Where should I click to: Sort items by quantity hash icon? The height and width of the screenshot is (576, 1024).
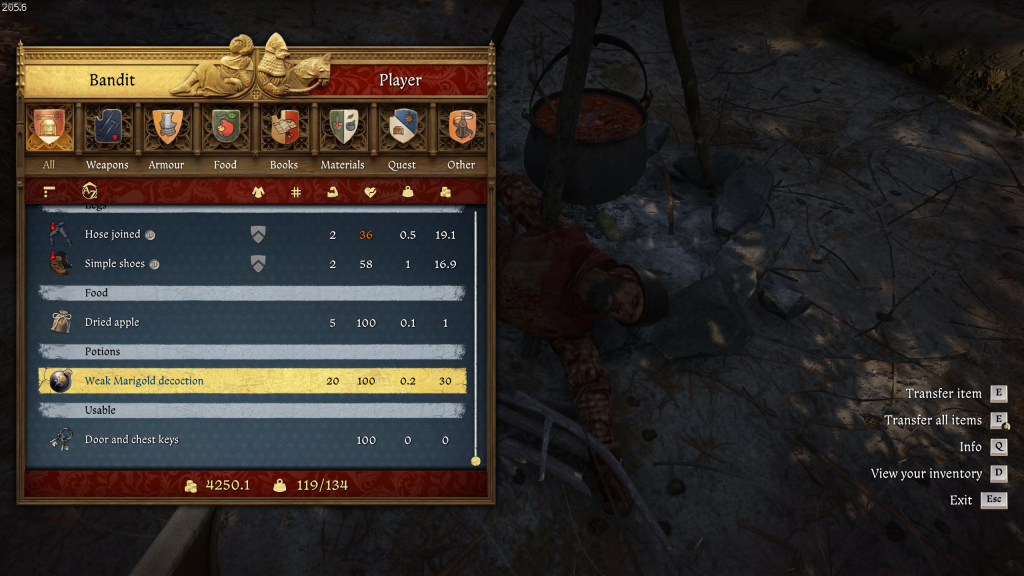(x=296, y=191)
